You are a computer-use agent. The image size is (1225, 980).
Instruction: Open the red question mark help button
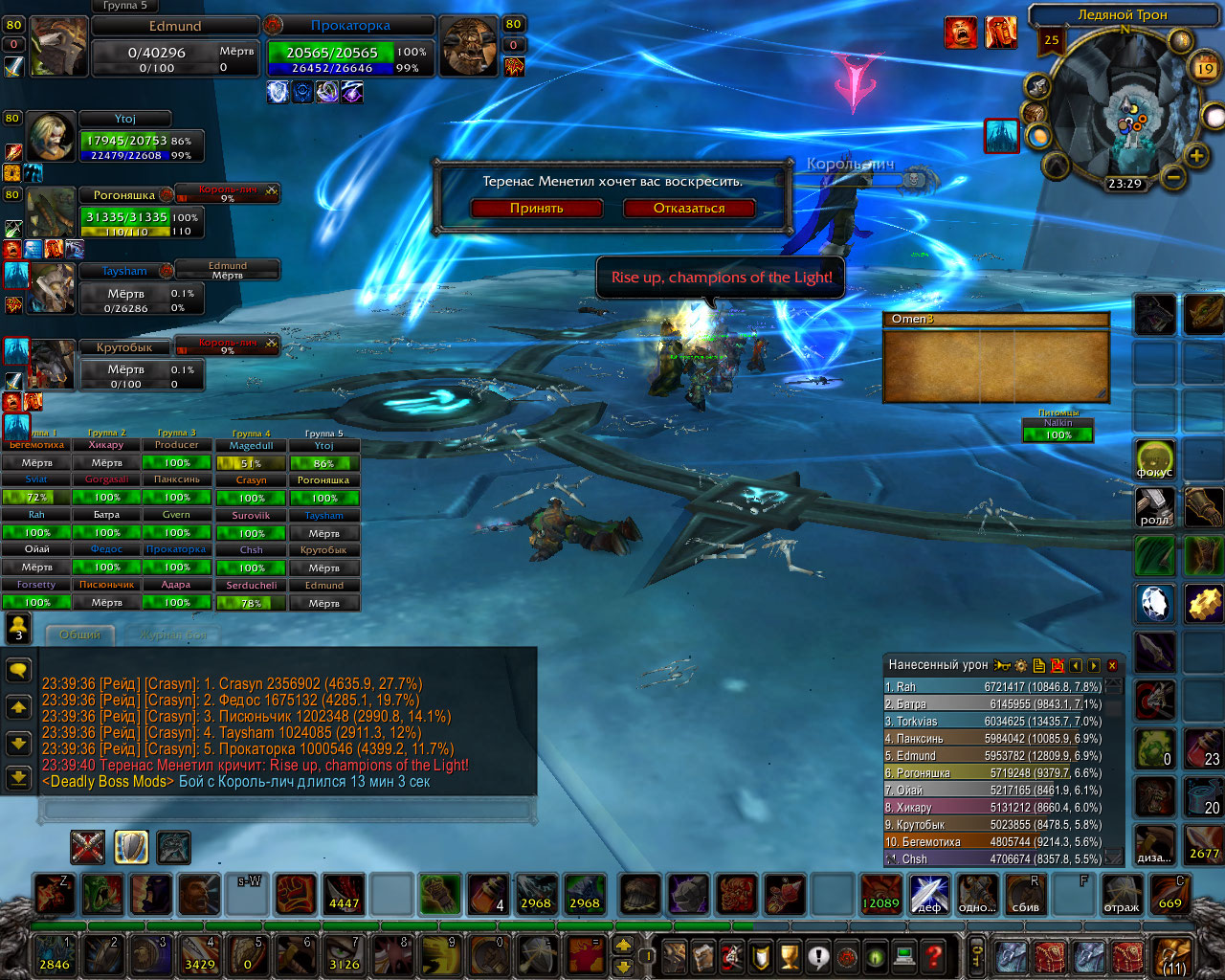click(934, 955)
